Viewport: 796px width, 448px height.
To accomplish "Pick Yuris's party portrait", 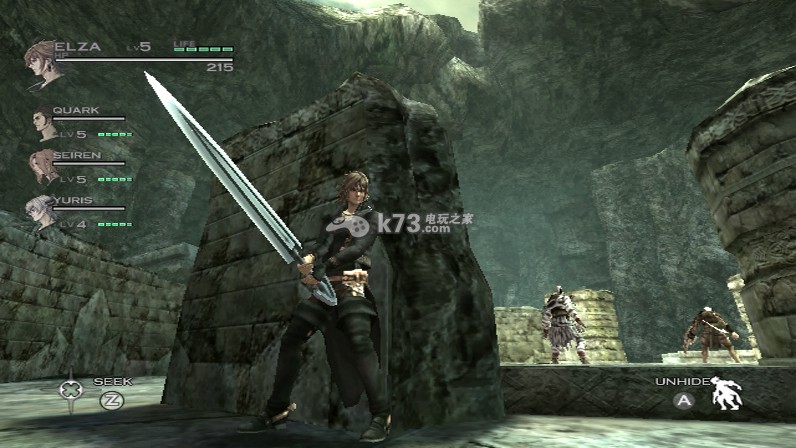I will pos(44,212).
